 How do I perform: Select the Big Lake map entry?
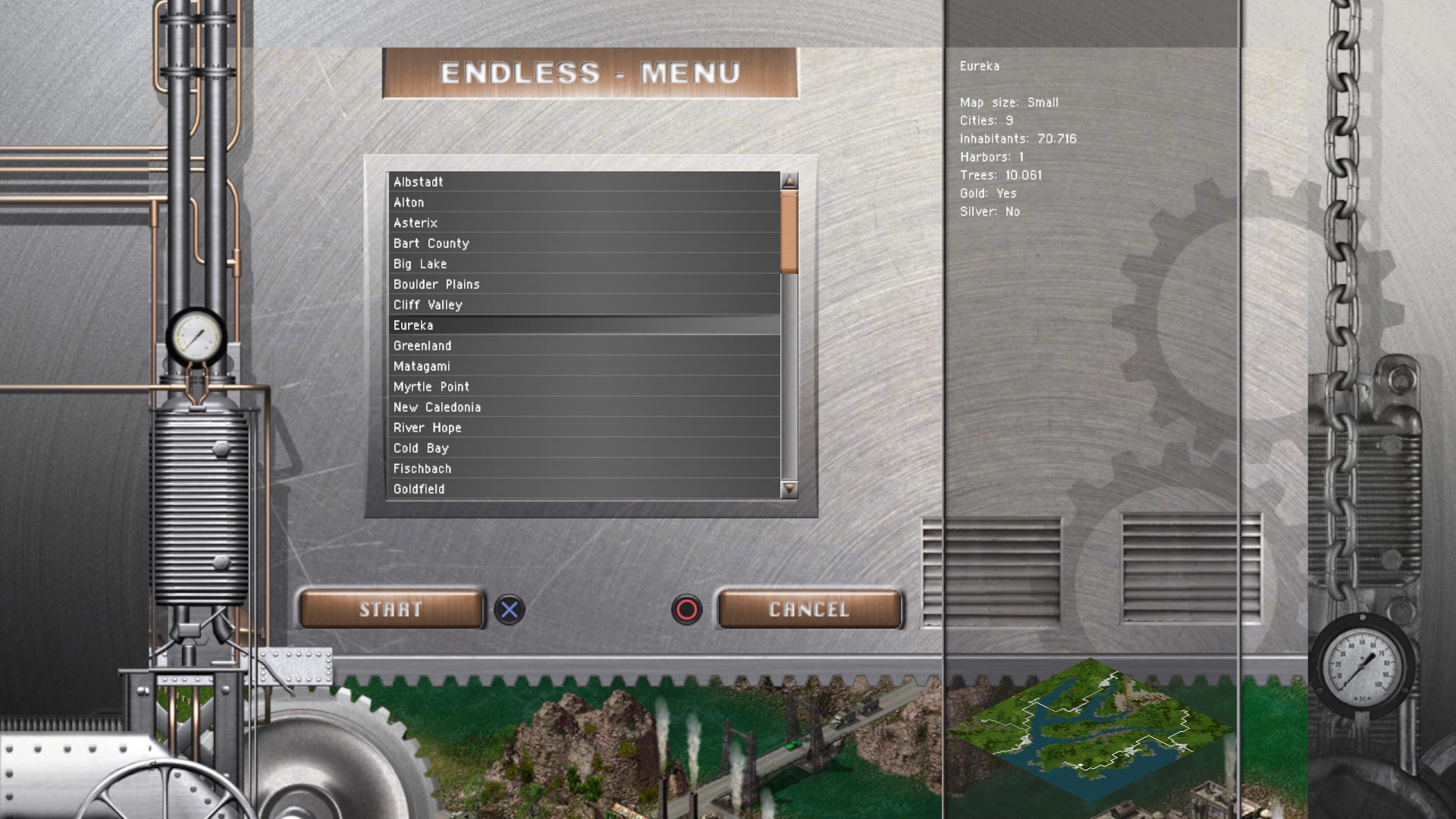coord(531,264)
